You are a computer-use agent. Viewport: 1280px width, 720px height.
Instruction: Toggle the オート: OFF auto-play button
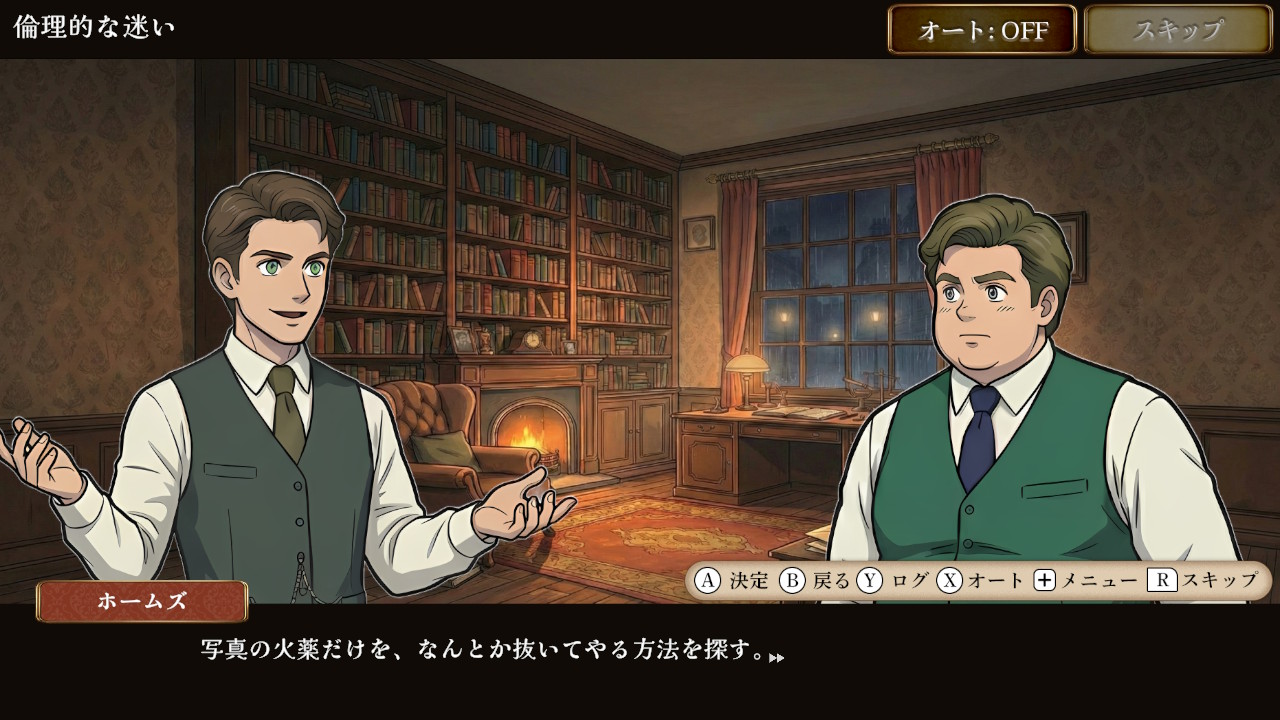coord(982,30)
